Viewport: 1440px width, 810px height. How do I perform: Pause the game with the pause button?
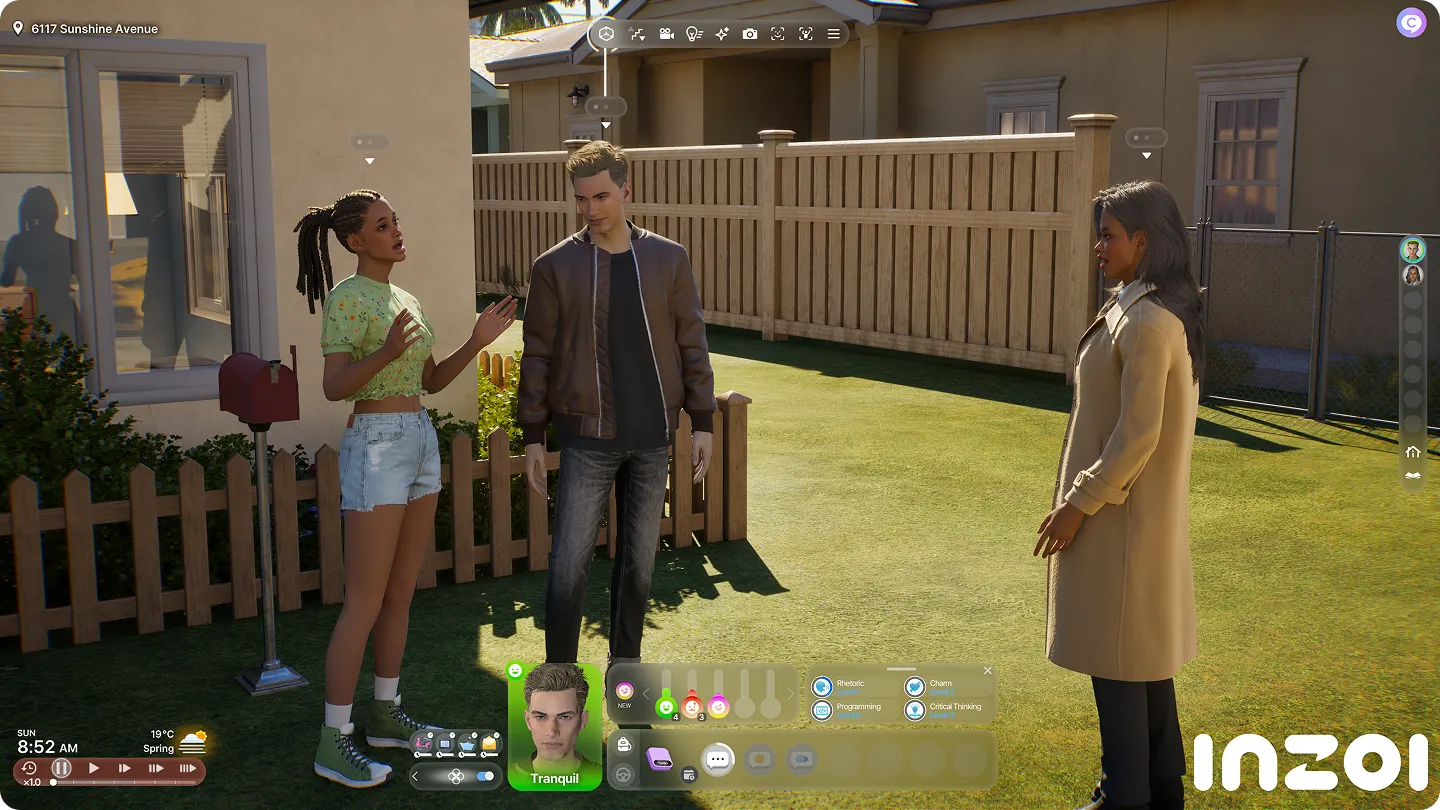tap(61, 769)
